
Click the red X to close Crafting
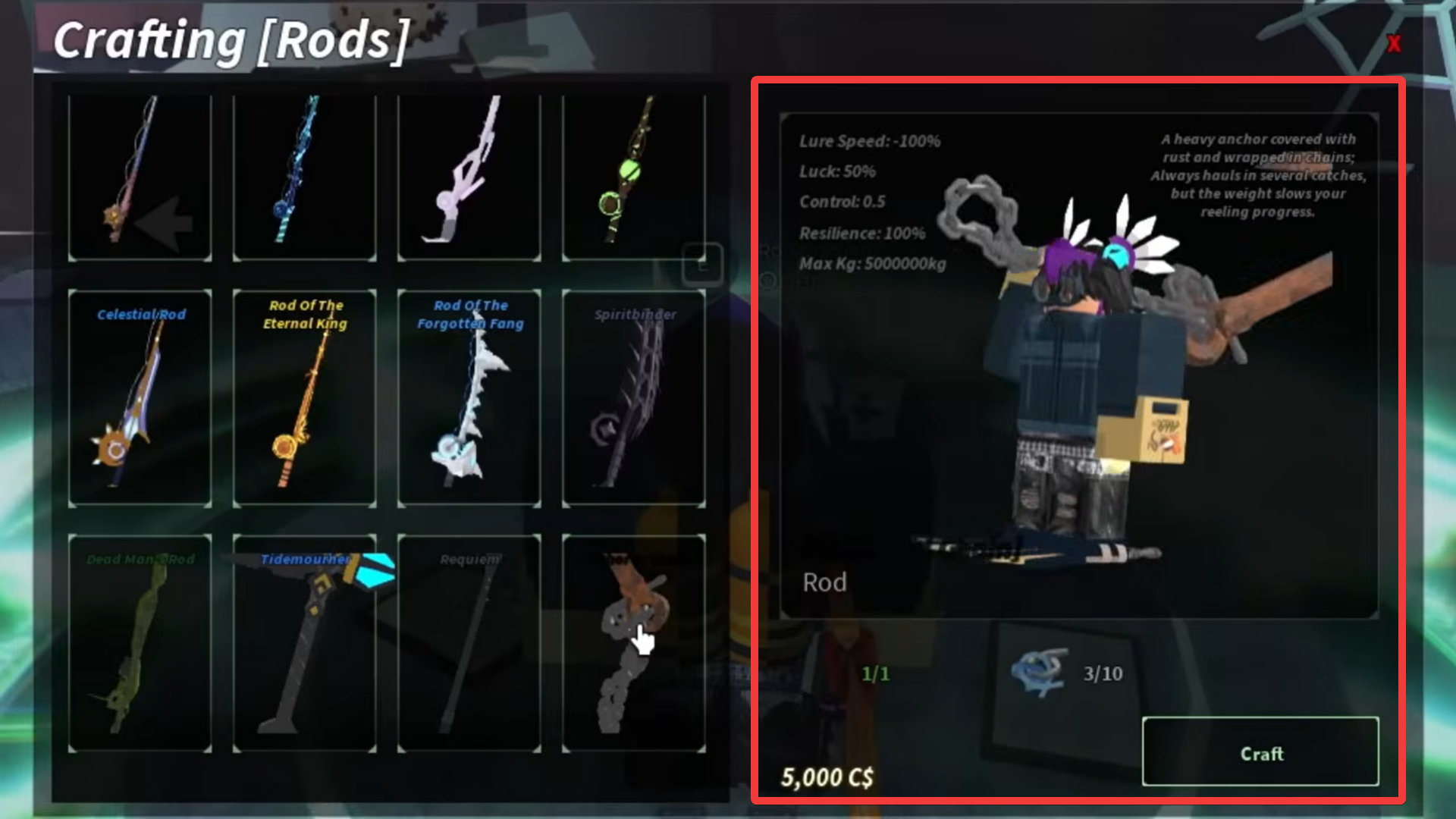pyautogui.click(x=1394, y=44)
